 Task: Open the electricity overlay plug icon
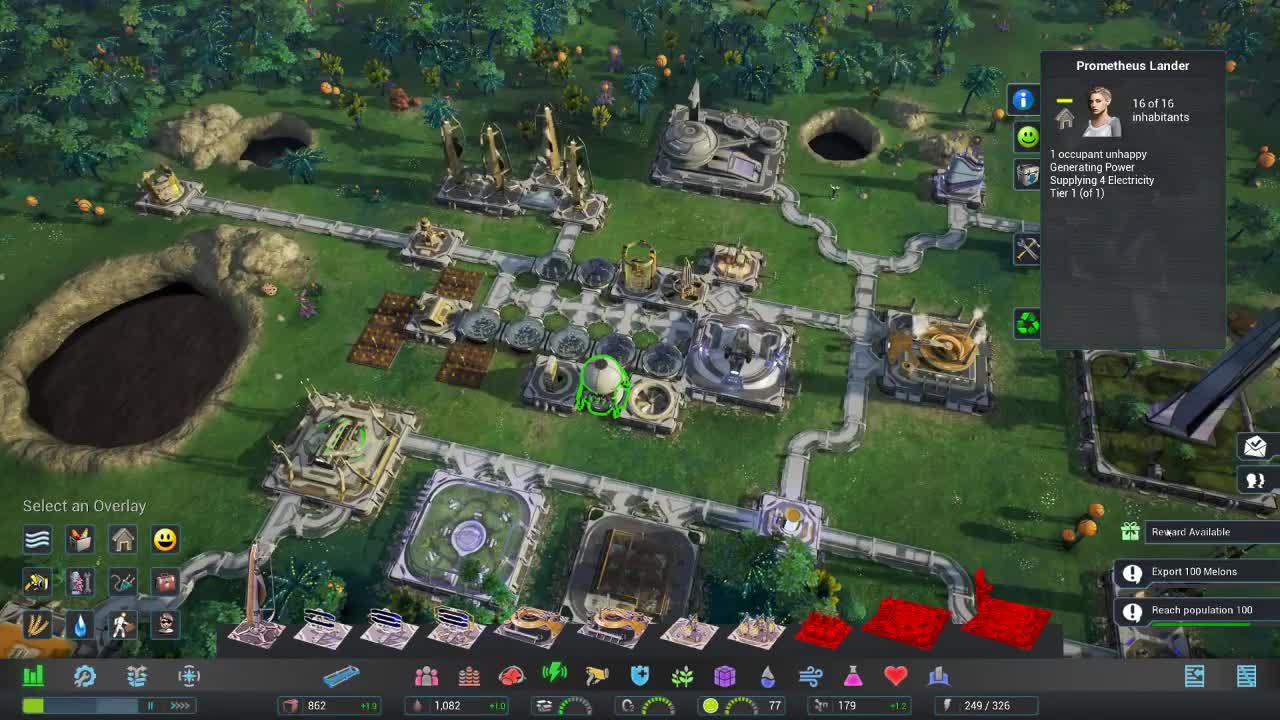tap(122, 582)
